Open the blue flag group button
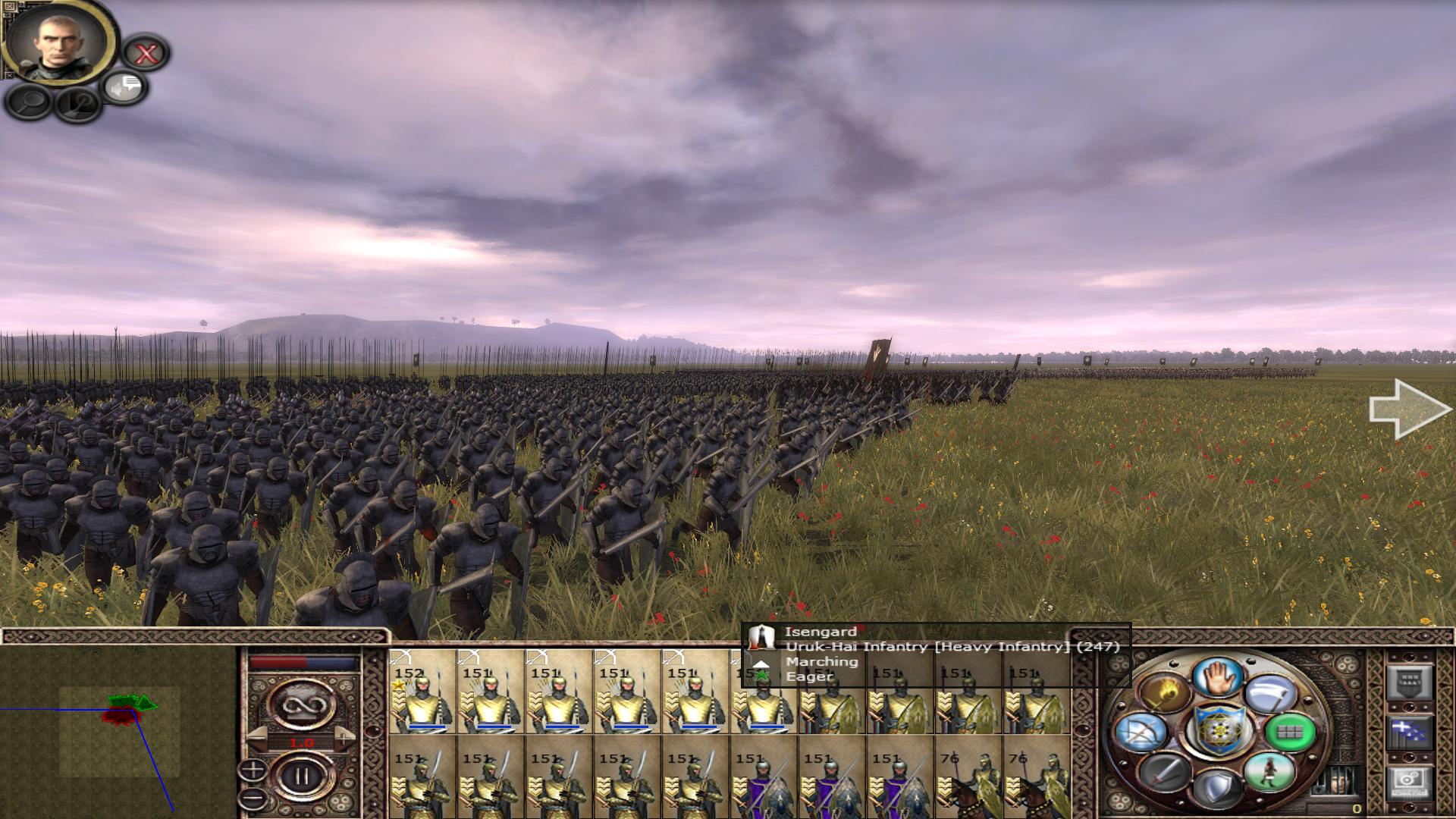 1408,733
